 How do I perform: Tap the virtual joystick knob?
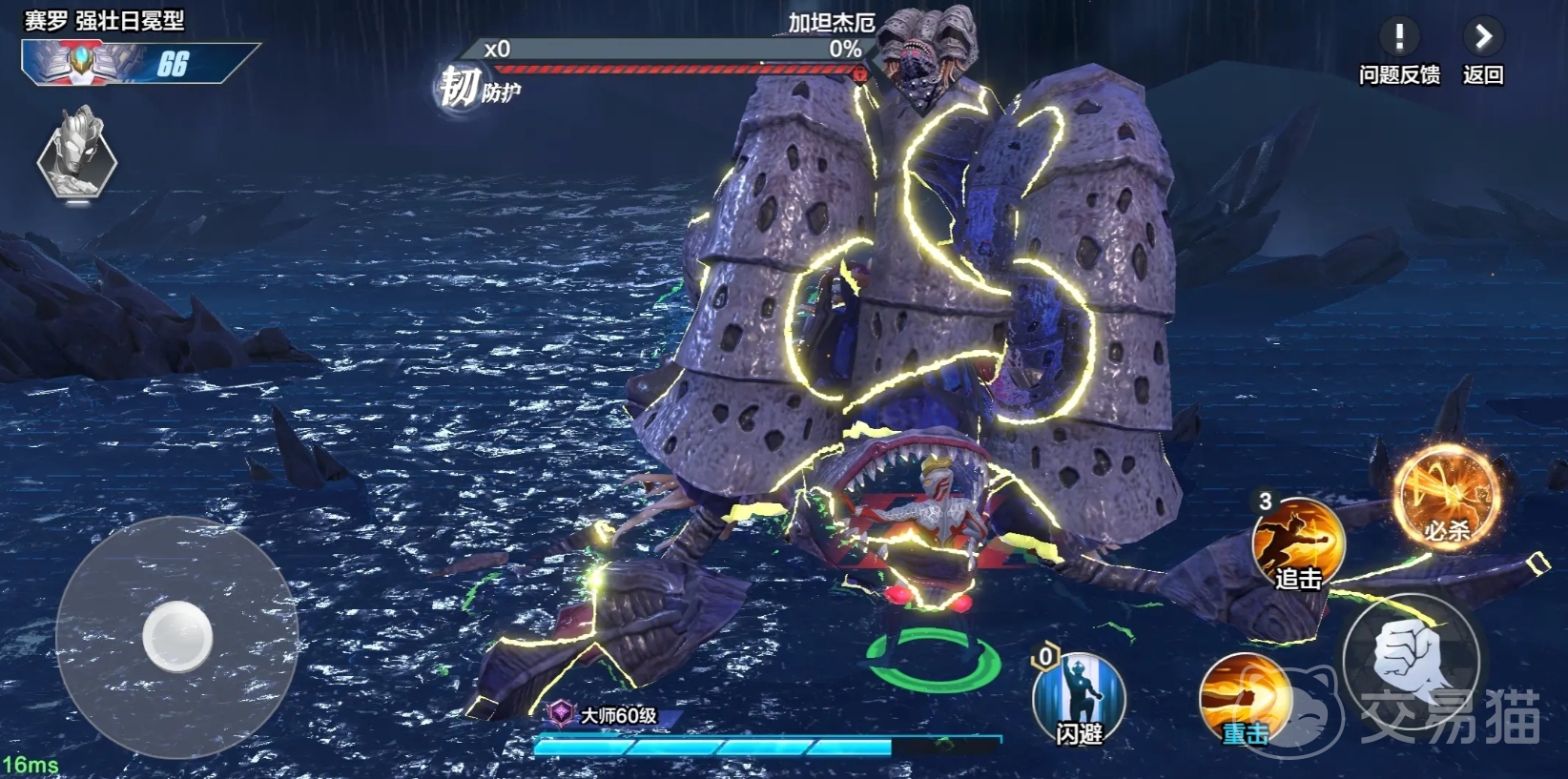tap(177, 636)
